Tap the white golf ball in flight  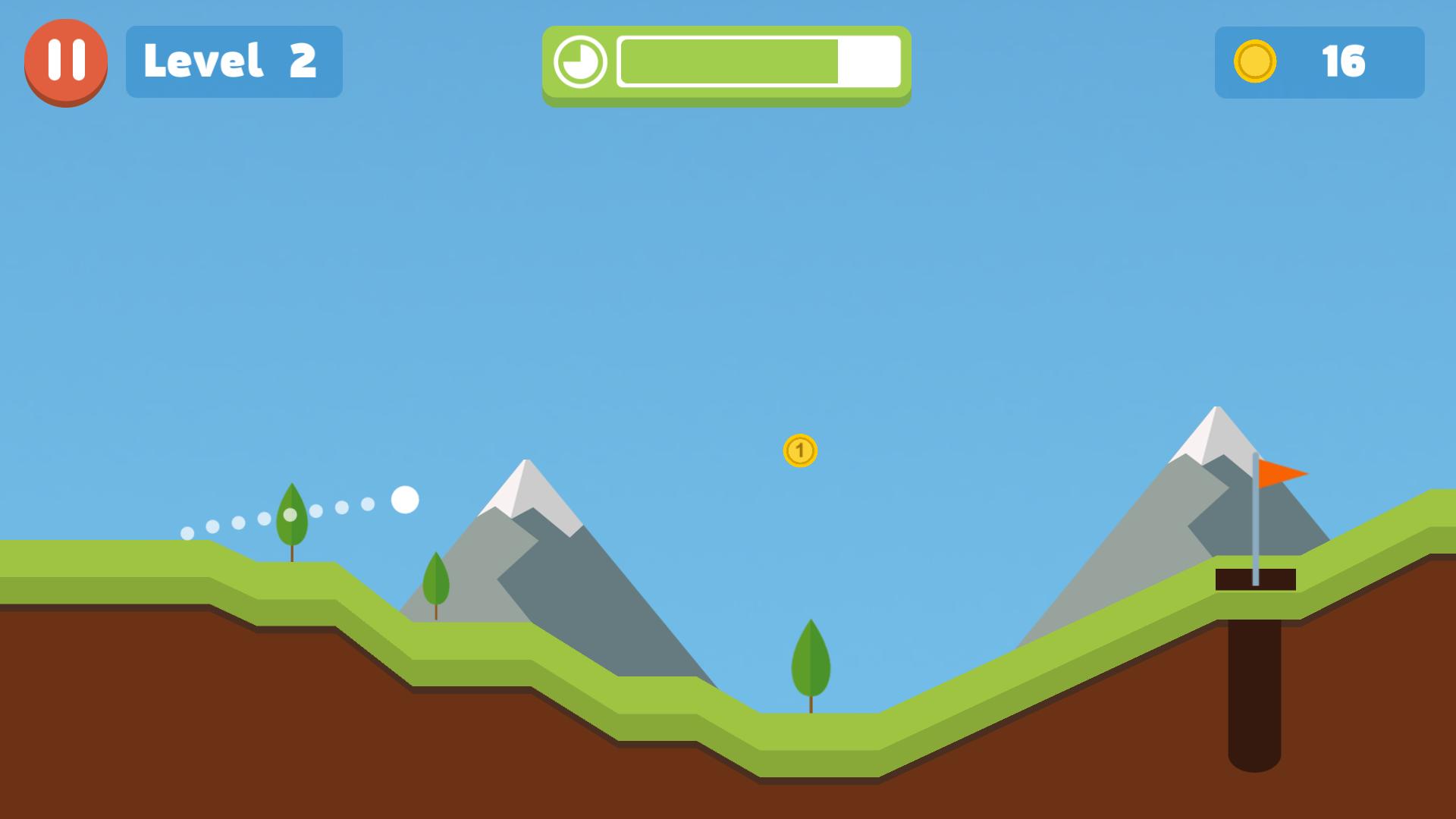pos(405,500)
